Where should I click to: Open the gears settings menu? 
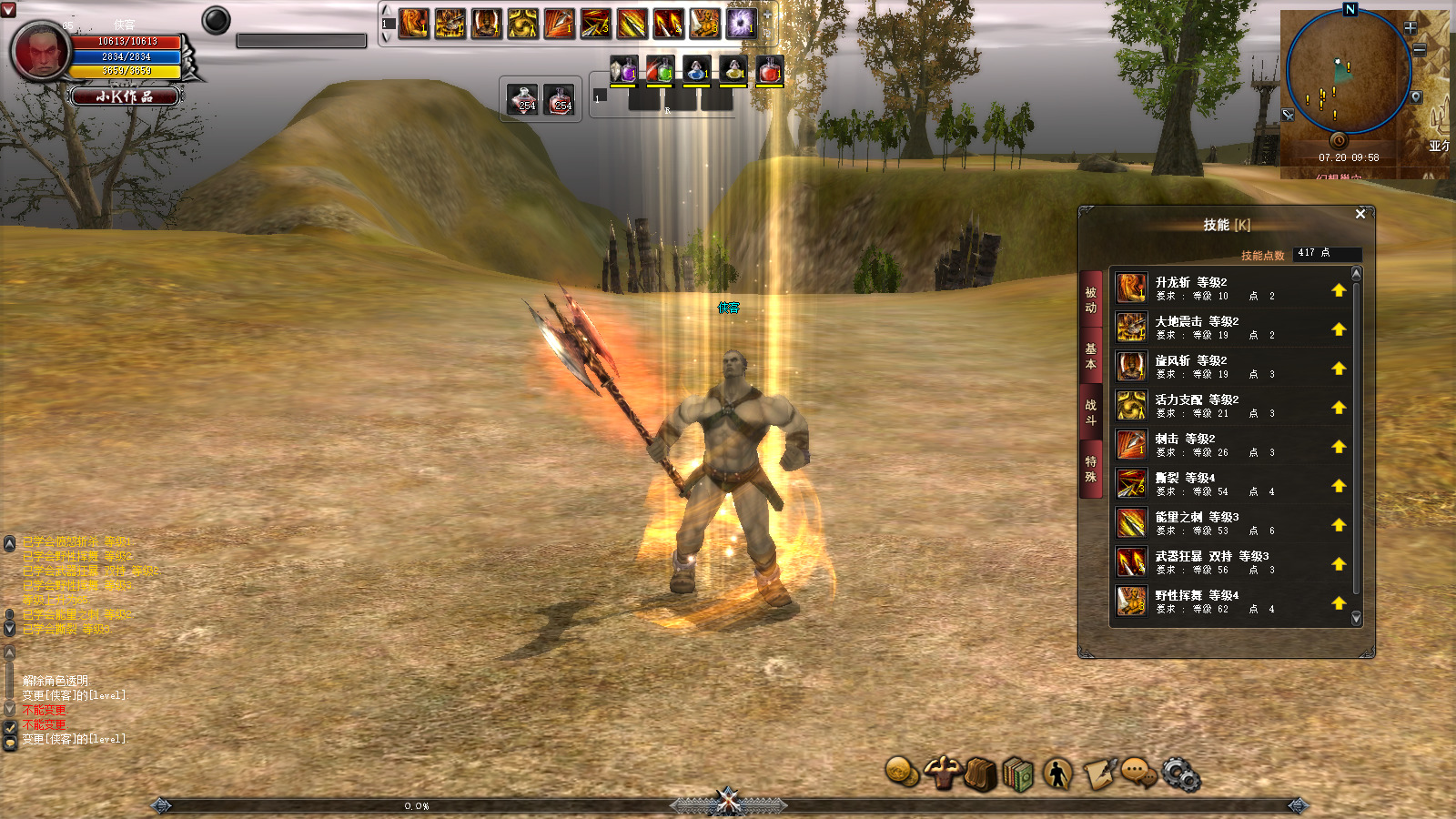tap(1180, 774)
